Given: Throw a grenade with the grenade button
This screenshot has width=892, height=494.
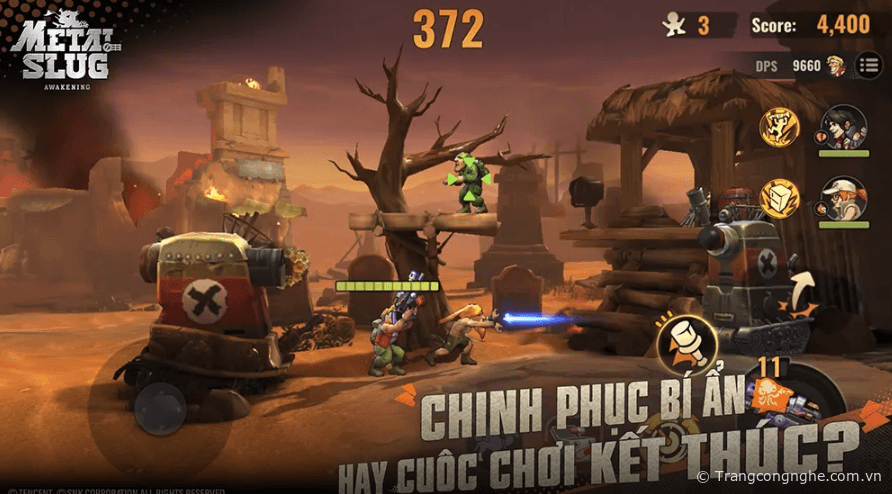Looking at the screenshot, I should (685, 340).
